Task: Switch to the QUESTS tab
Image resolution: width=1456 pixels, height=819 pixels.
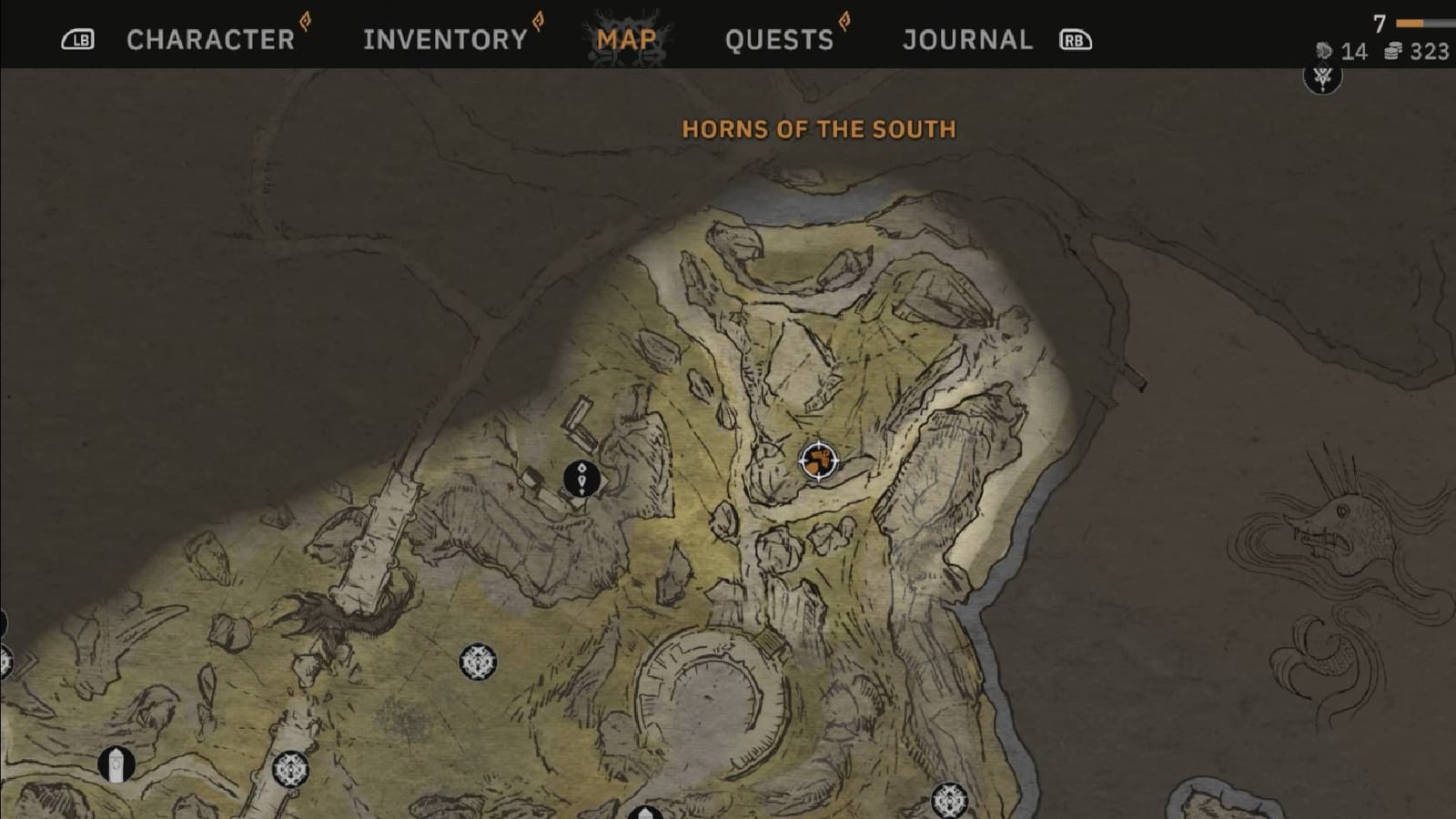Action: [x=778, y=39]
